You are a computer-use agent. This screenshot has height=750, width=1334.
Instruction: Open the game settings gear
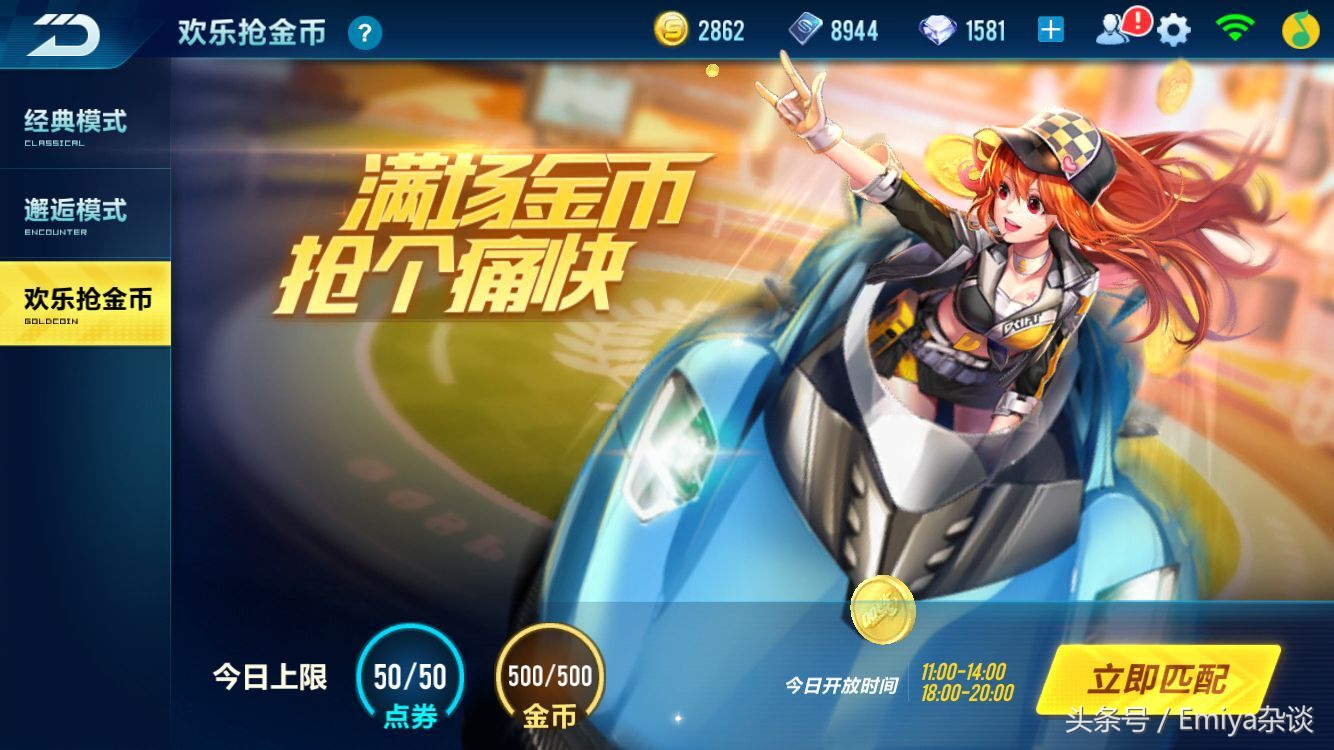(x=1172, y=29)
